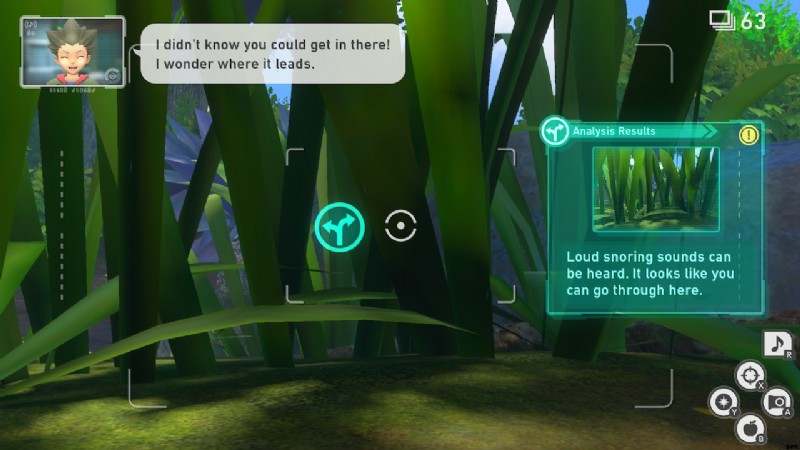Throw a fluffruit using the apple icon

coord(749,429)
